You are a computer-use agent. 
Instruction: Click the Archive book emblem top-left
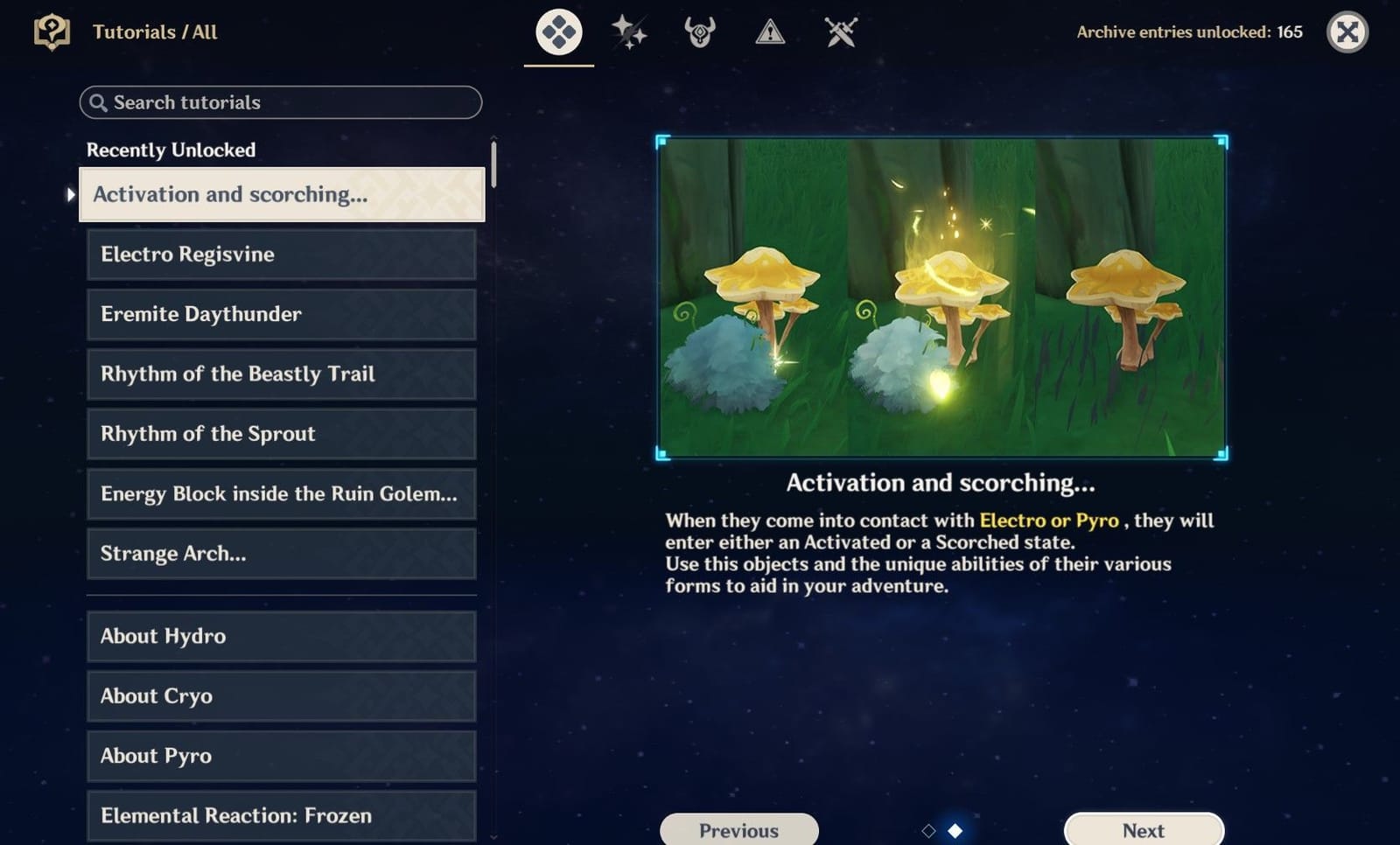[53, 31]
